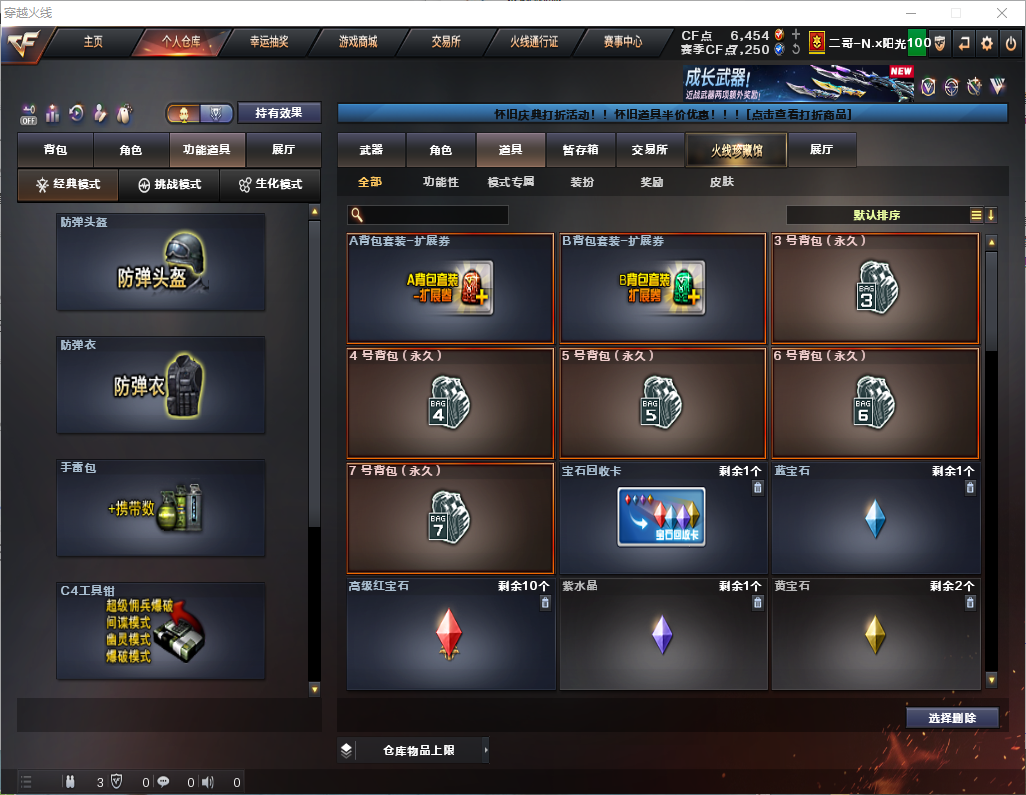1026x795 pixels.
Task: Open the 火线通行证 battle pass
Action: tap(534, 42)
